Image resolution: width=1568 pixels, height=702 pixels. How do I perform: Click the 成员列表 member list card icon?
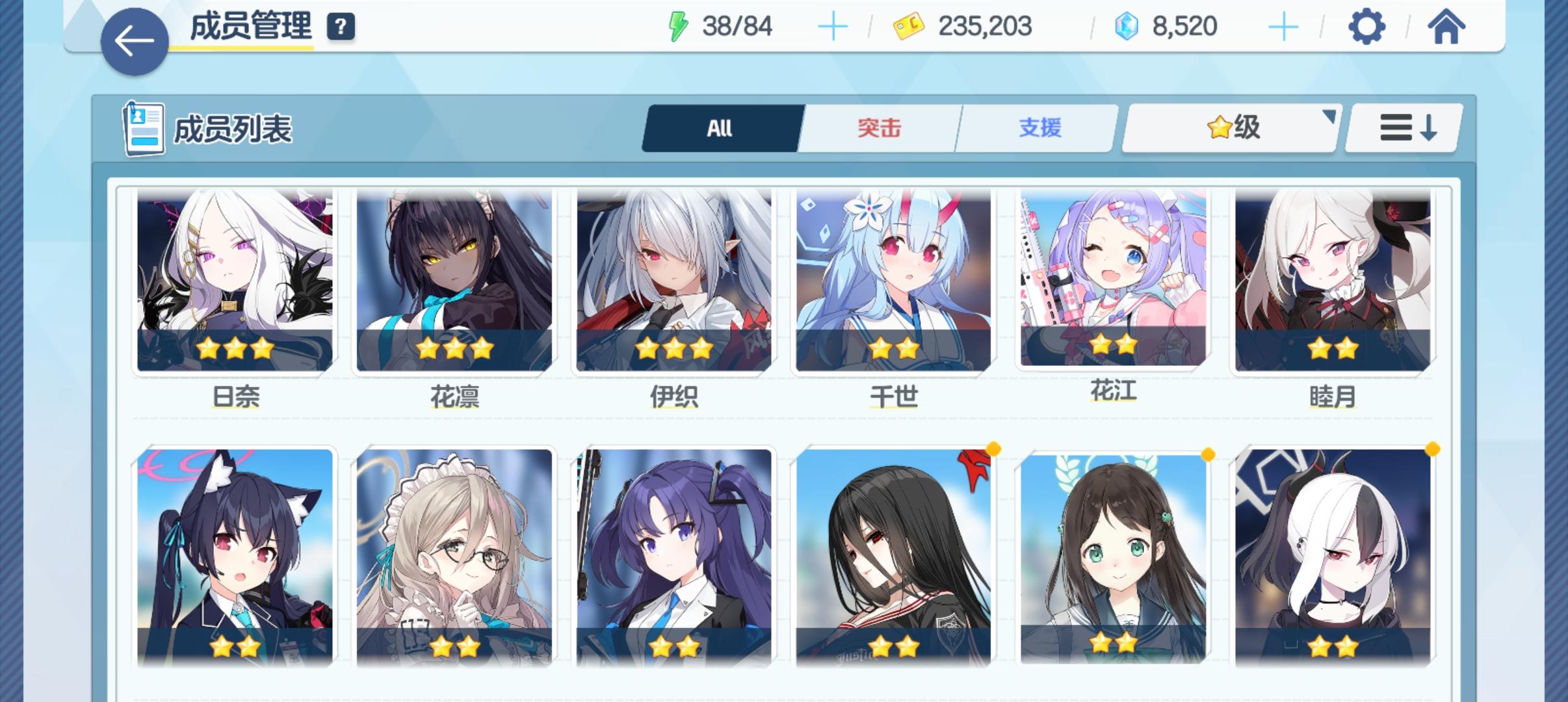[145, 128]
